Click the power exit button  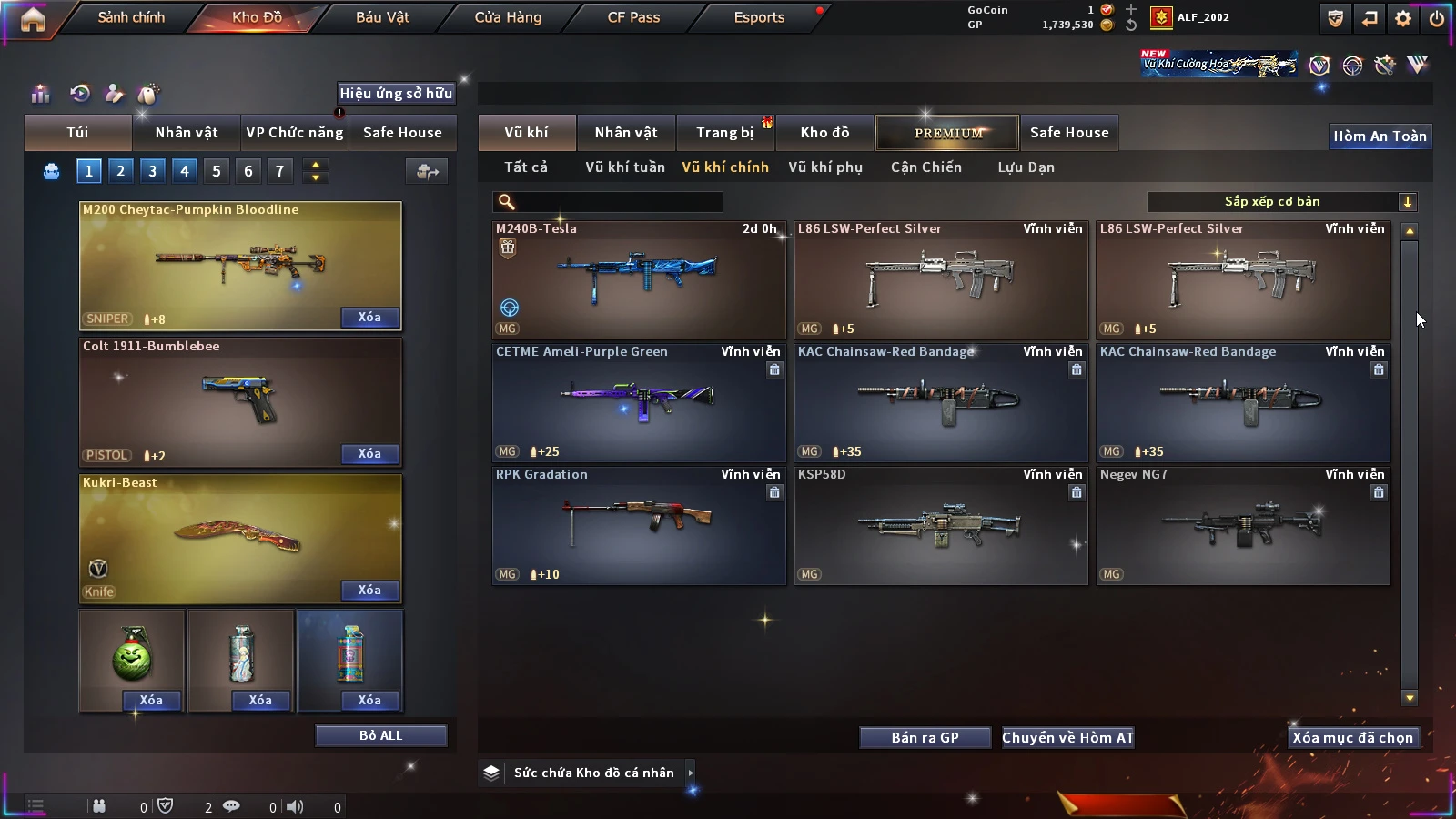pyautogui.click(x=1437, y=18)
